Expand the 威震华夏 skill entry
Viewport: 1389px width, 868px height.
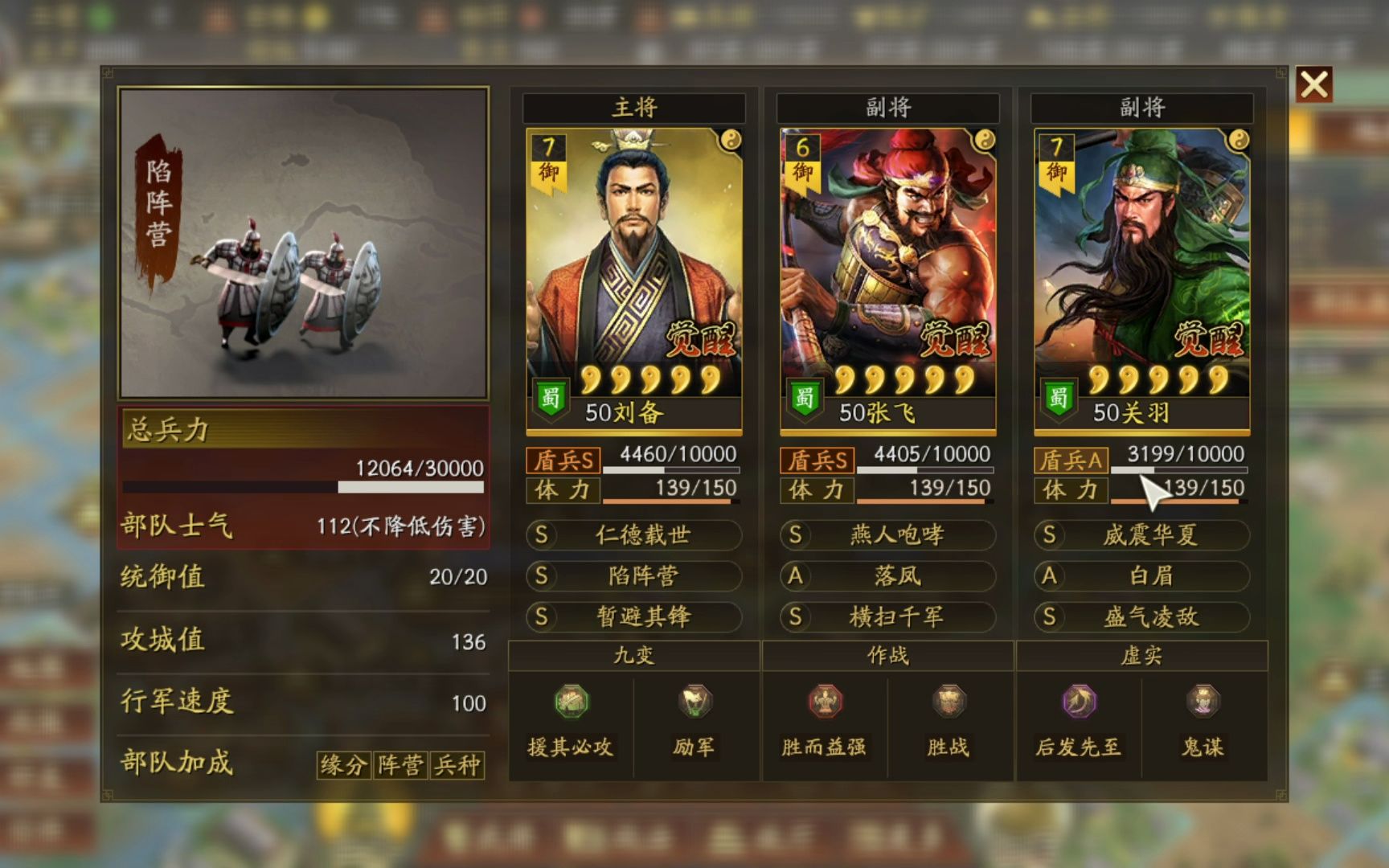[x=1141, y=535]
